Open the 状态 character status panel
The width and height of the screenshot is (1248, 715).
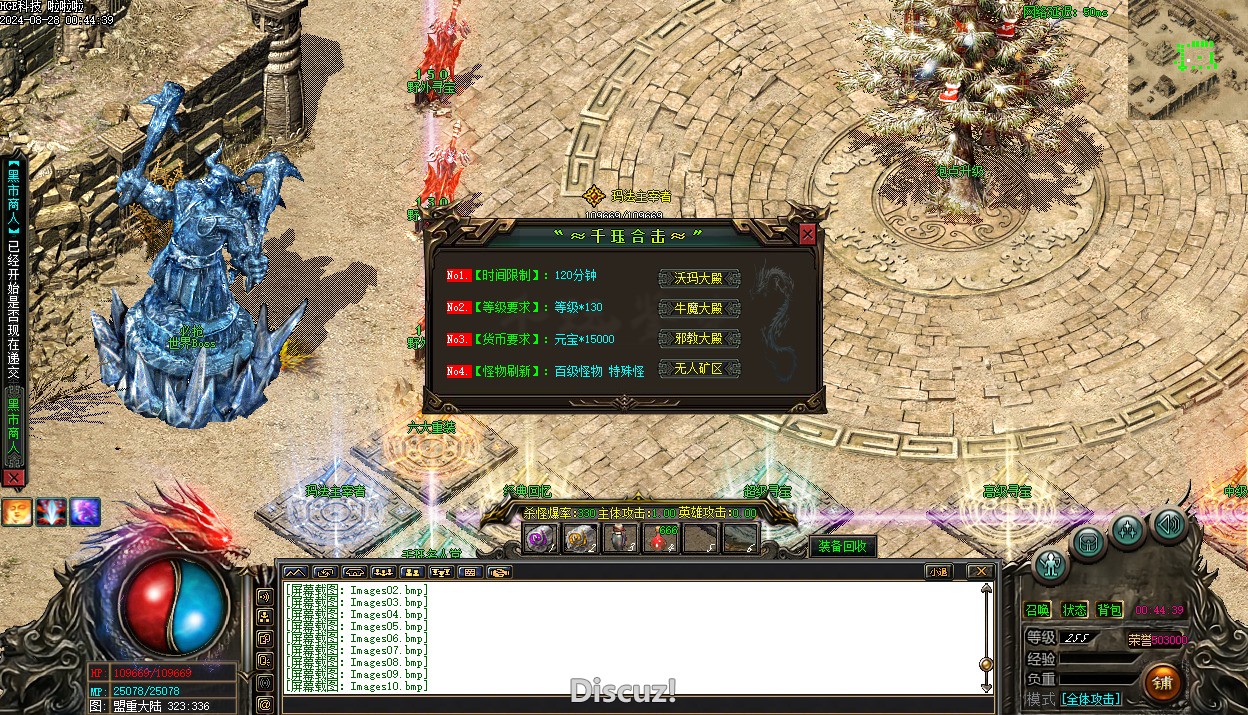click(x=1075, y=610)
